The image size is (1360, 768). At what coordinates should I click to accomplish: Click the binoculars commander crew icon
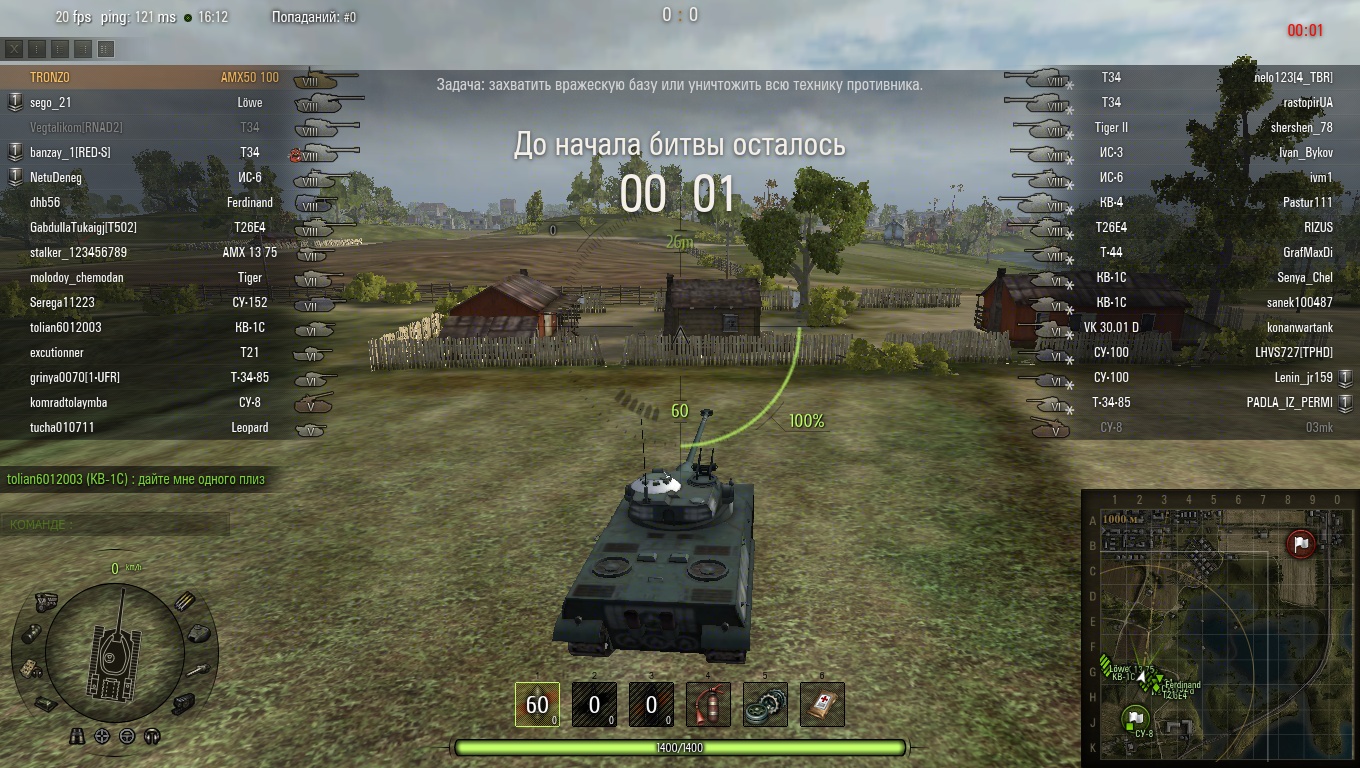click(x=77, y=737)
